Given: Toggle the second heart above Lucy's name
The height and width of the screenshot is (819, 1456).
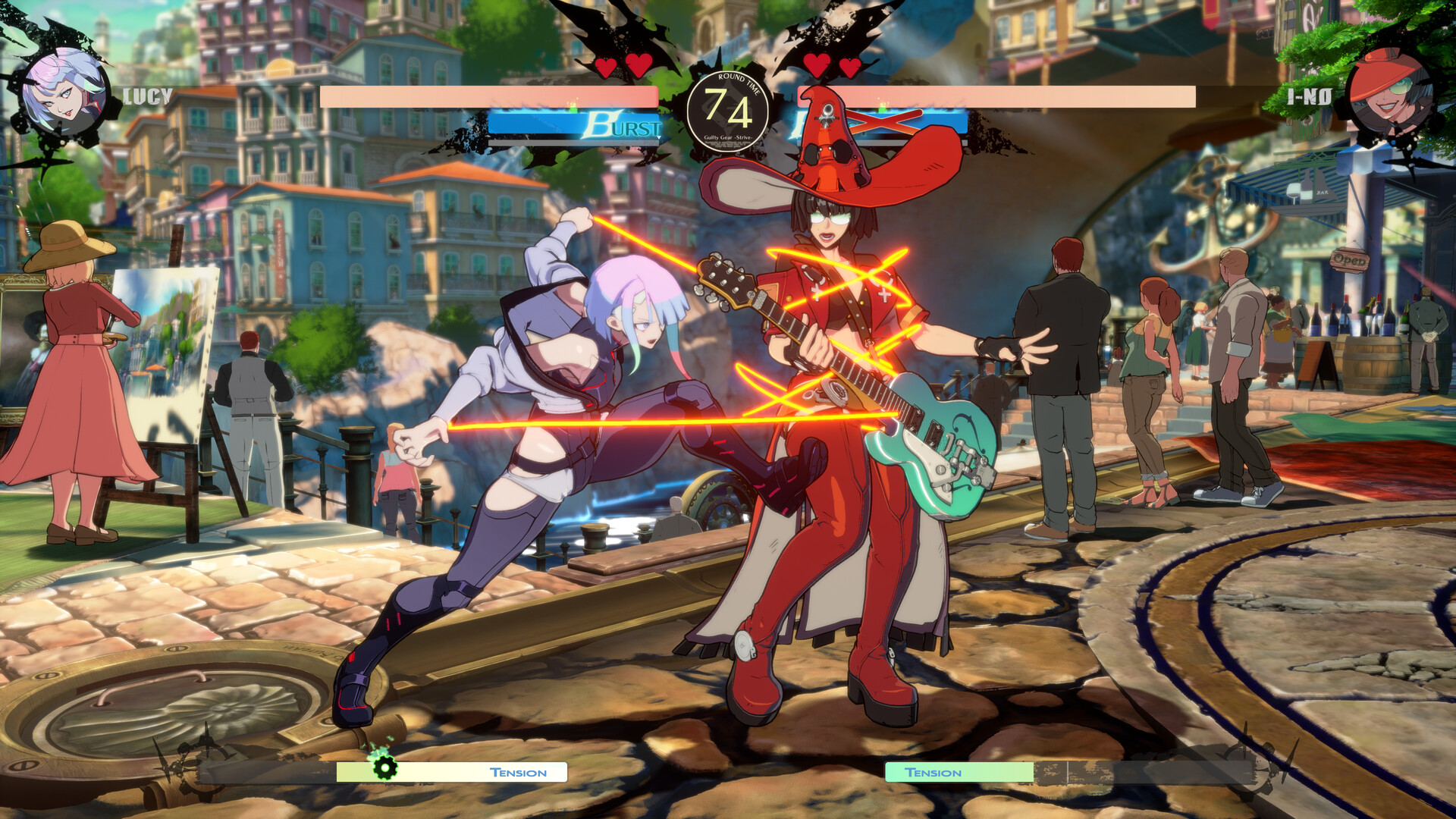Looking at the screenshot, I should 637,67.
